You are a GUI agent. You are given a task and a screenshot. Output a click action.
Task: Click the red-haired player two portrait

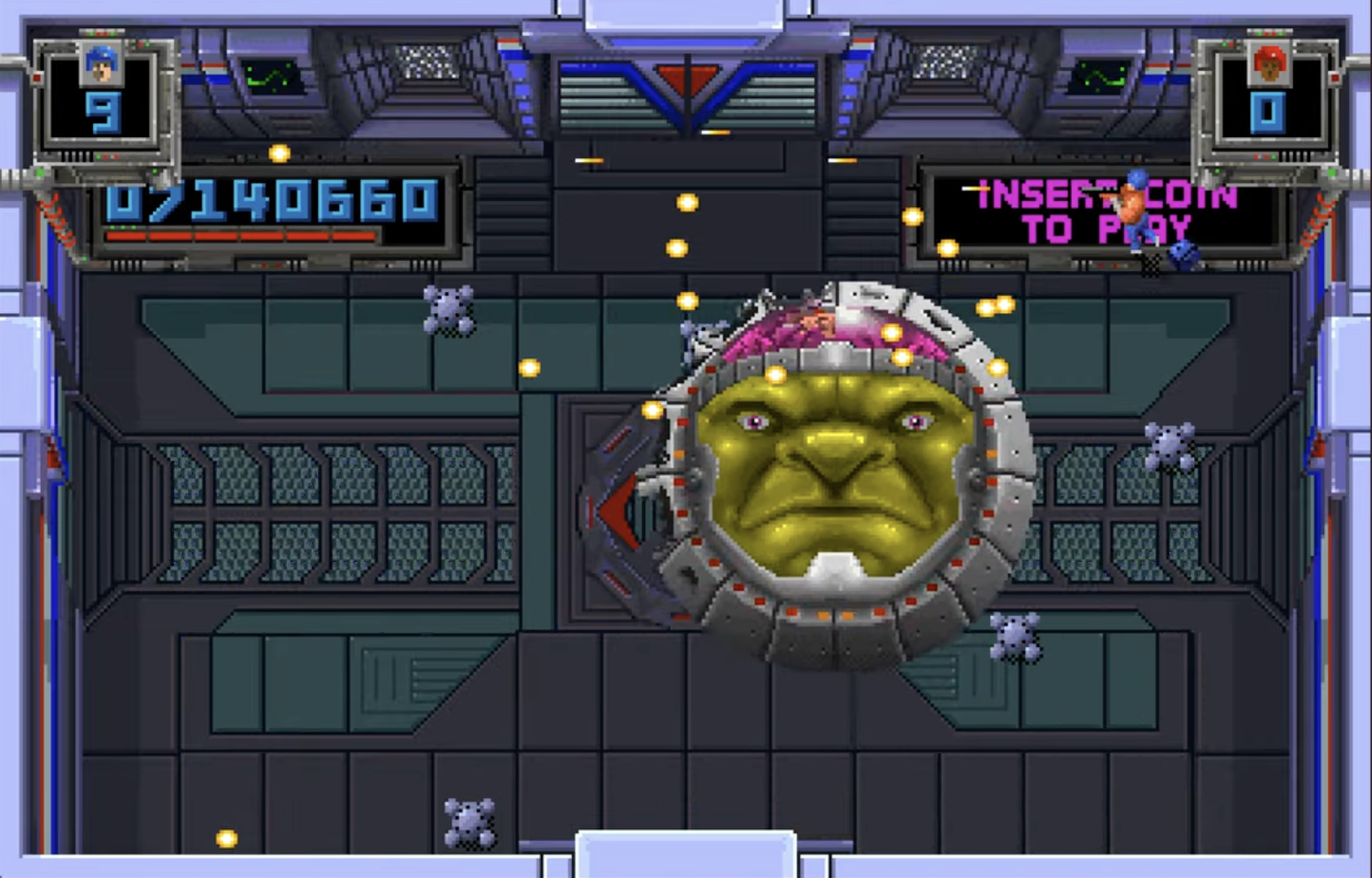(x=1268, y=65)
